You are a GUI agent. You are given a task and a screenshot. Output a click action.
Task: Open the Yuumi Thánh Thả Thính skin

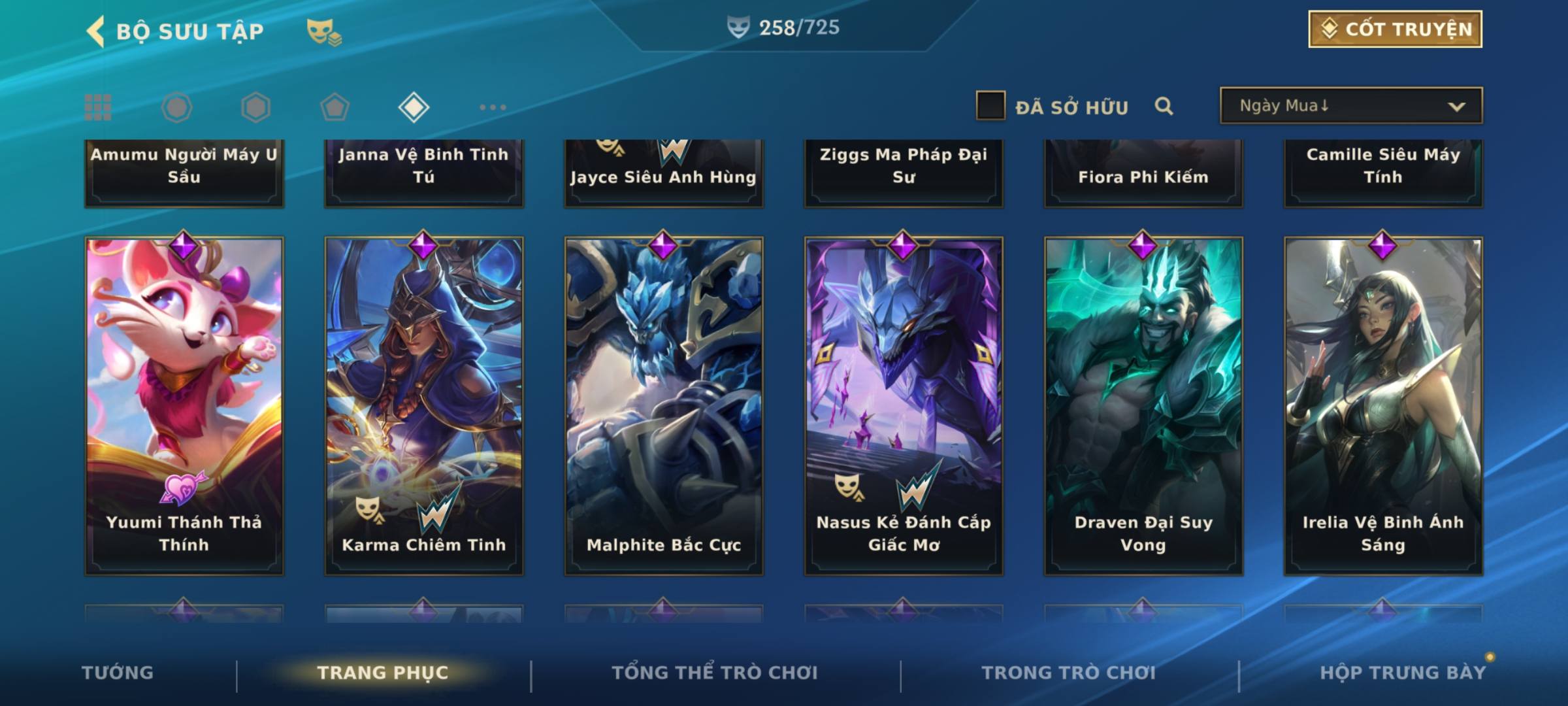point(184,405)
